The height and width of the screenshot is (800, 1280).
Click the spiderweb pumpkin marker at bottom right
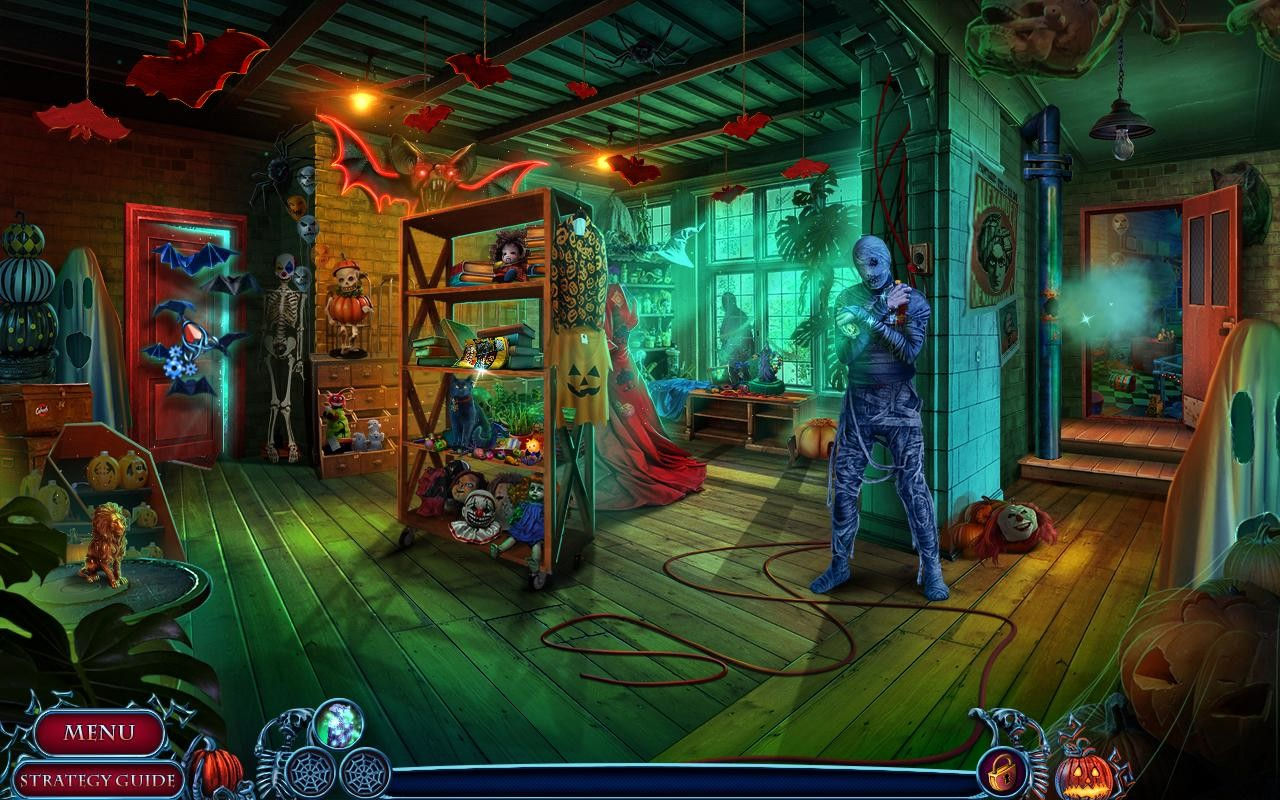[x=1083, y=775]
